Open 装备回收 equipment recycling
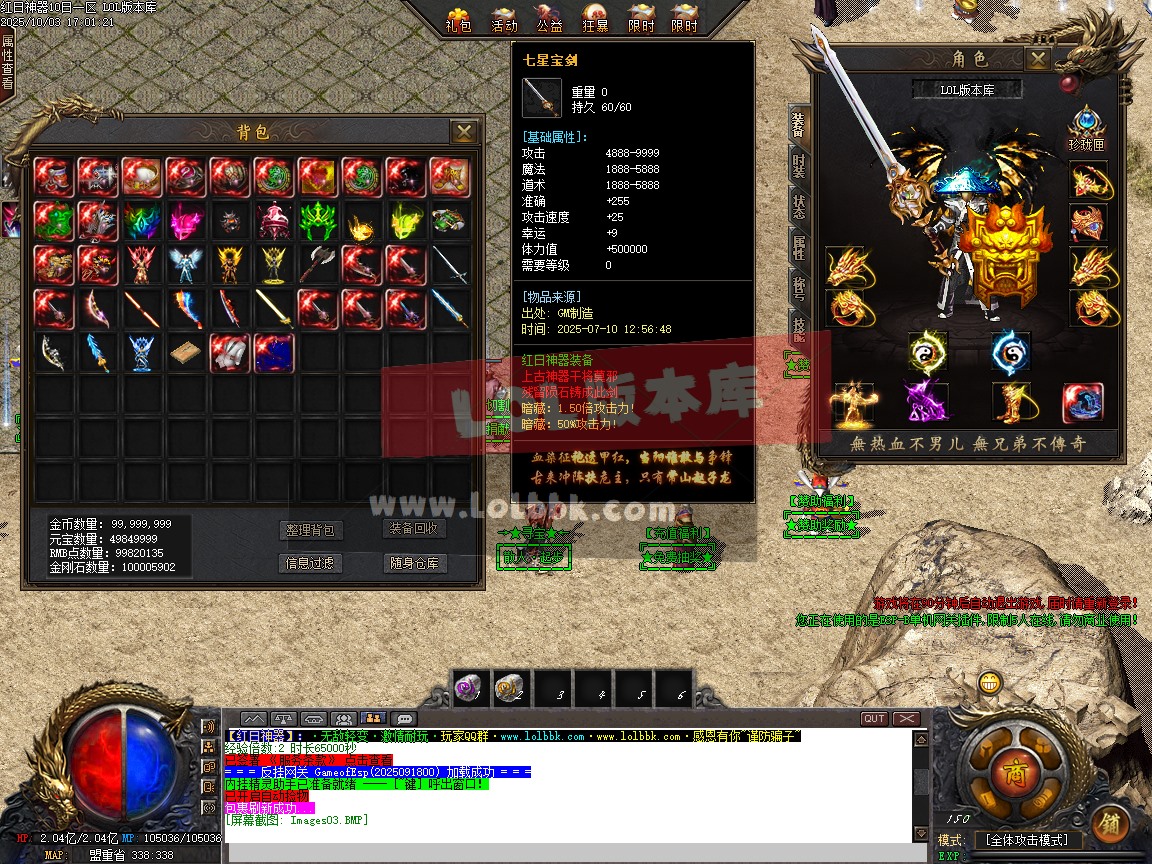This screenshot has width=1152, height=864. (414, 529)
